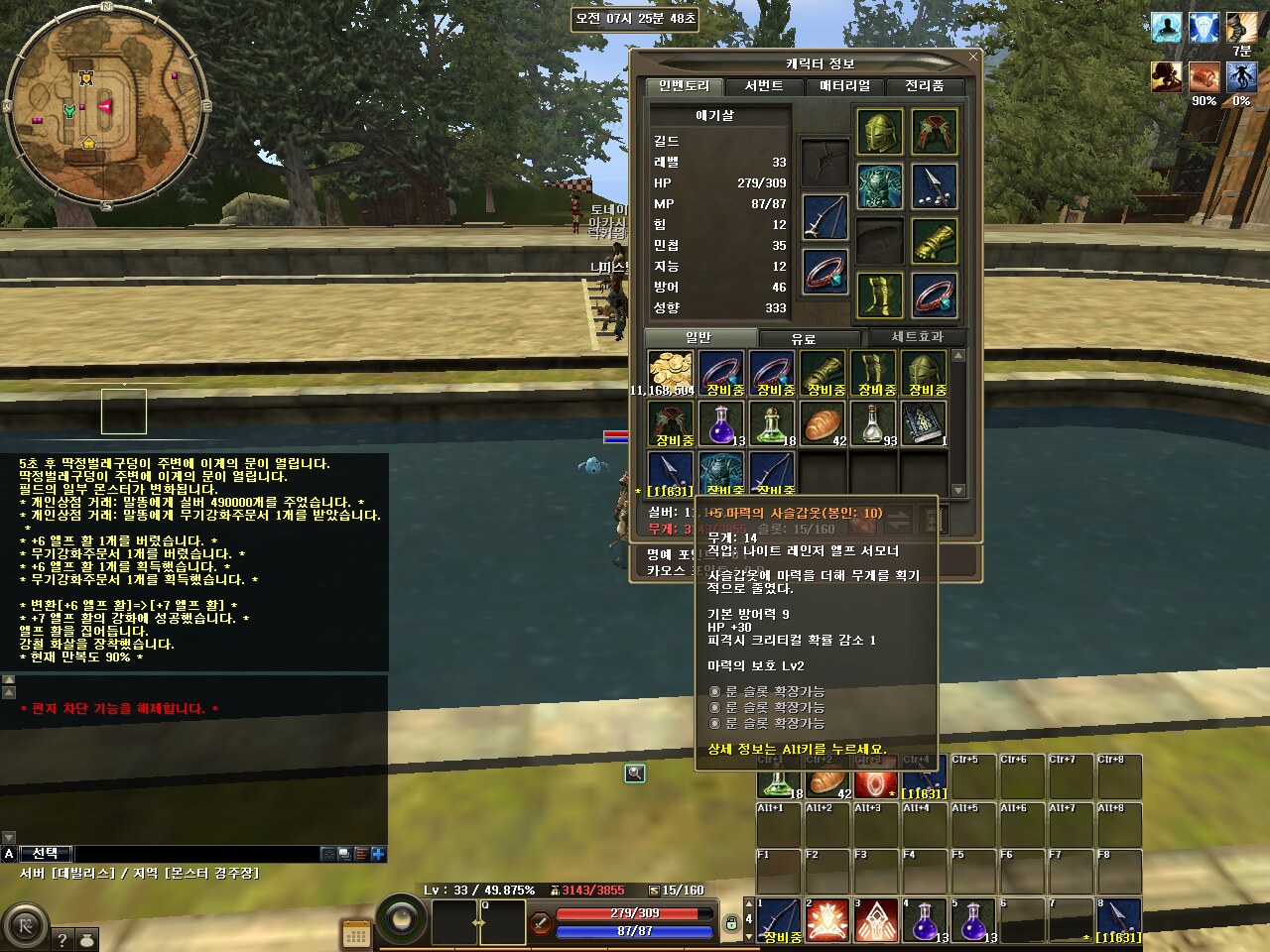Viewport: 1270px width, 952px height.
Task: Select the gold coins pile in inventory
Action: (670, 373)
